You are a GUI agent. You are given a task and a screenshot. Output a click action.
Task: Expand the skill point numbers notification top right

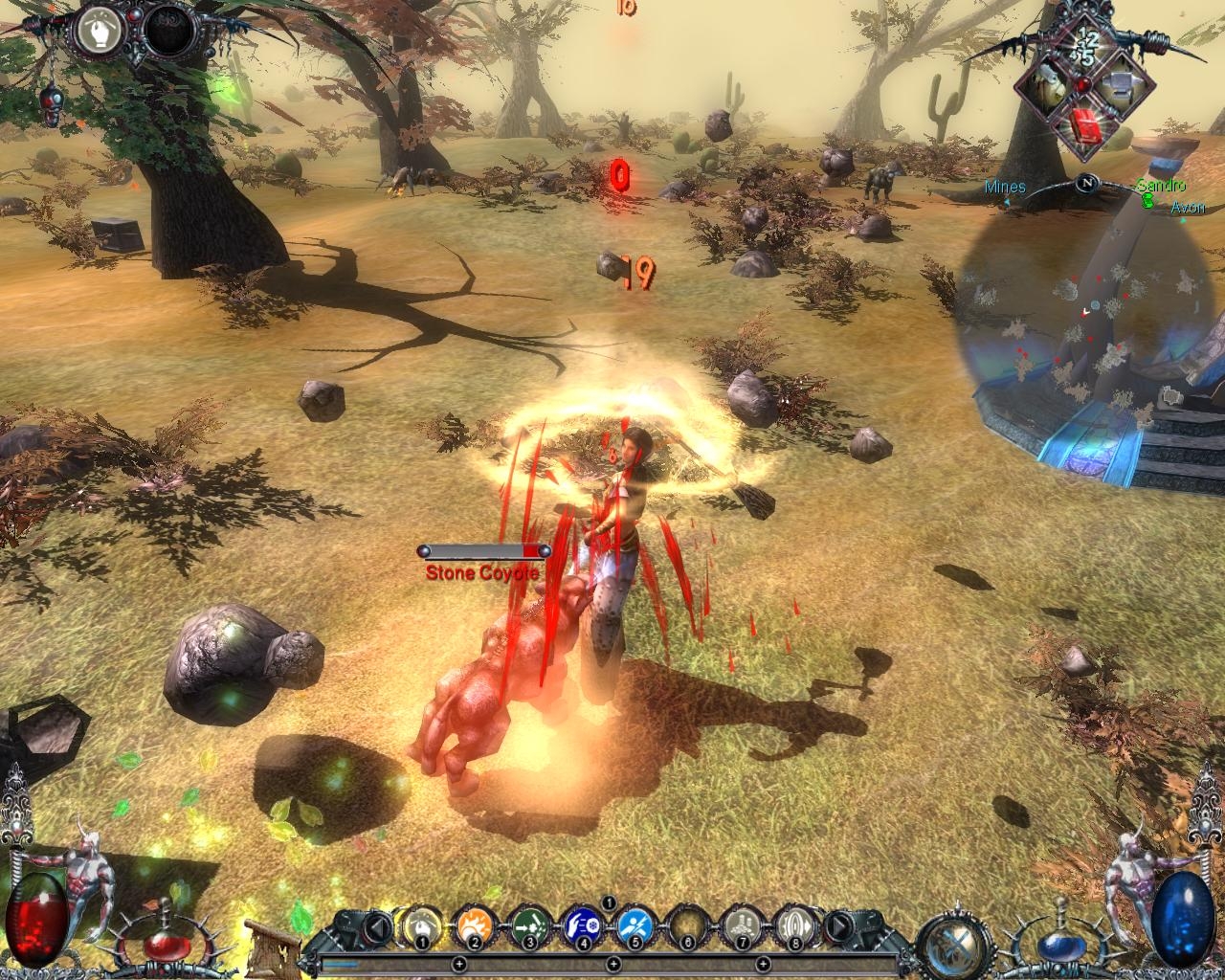pos(1087,45)
